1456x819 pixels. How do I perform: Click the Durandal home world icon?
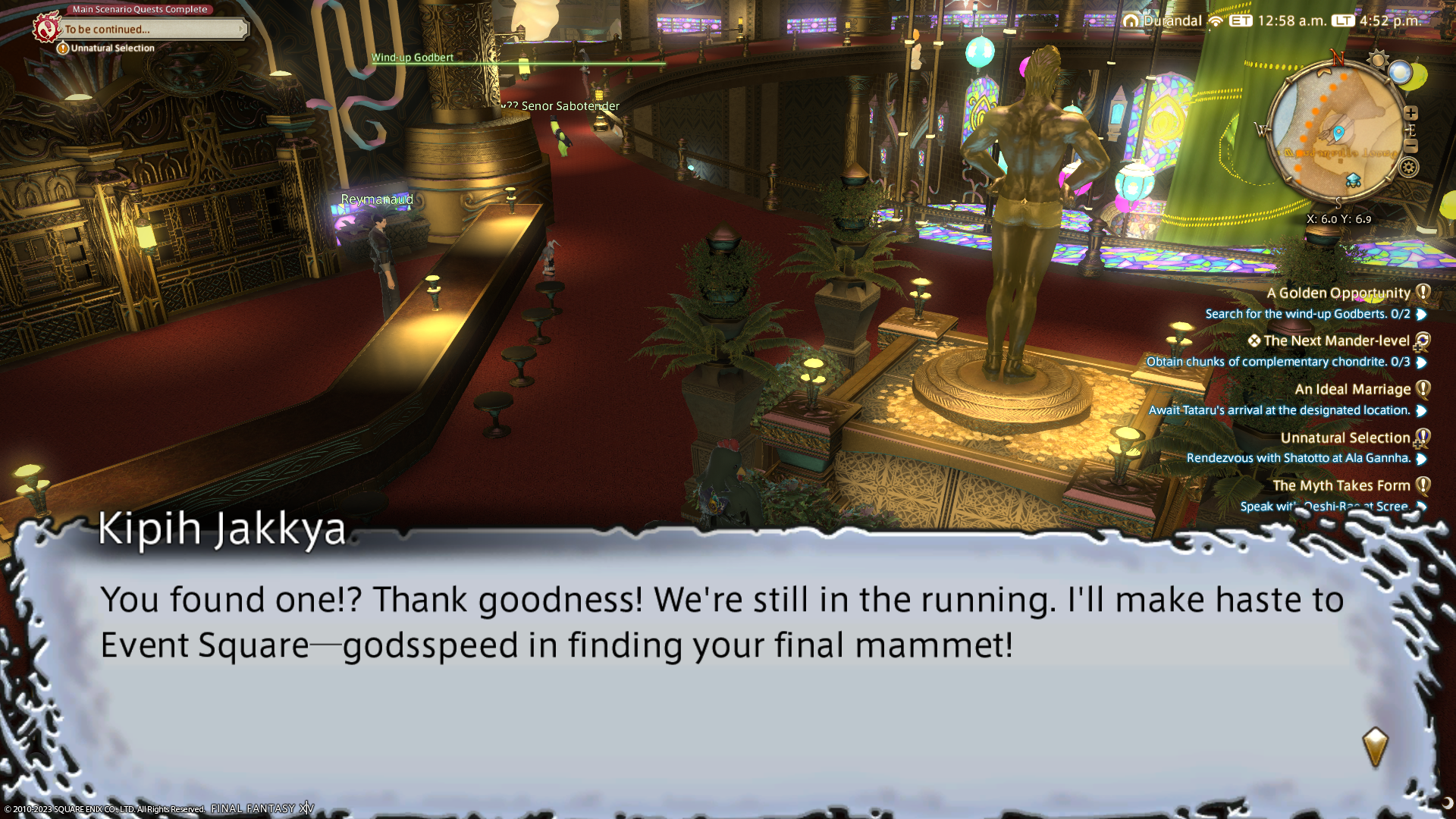coord(1131,21)
